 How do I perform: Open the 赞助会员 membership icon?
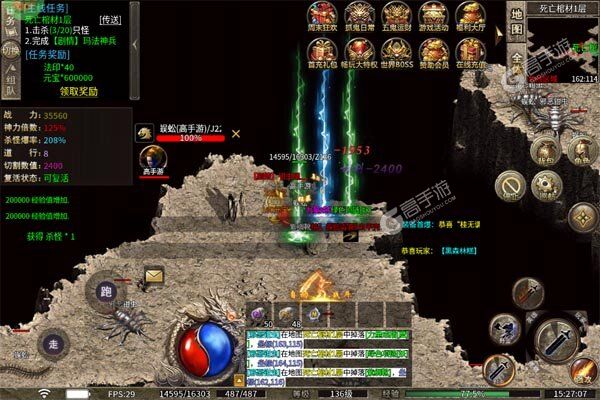[x=433, y=52]
